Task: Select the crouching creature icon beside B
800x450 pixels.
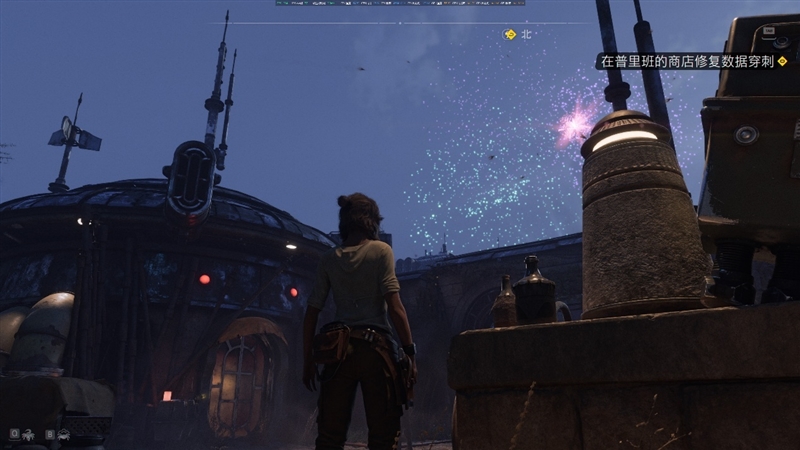Action: click(x=64, y=435)
